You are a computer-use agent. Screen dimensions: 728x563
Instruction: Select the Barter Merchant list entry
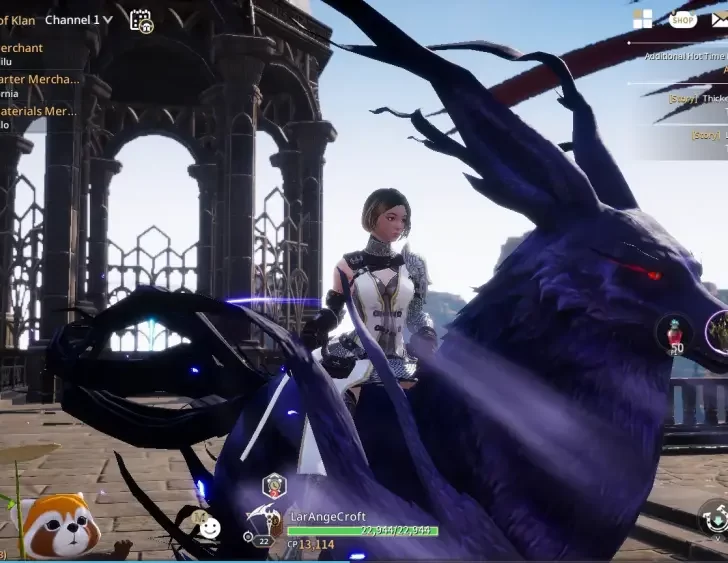[40, 79]
